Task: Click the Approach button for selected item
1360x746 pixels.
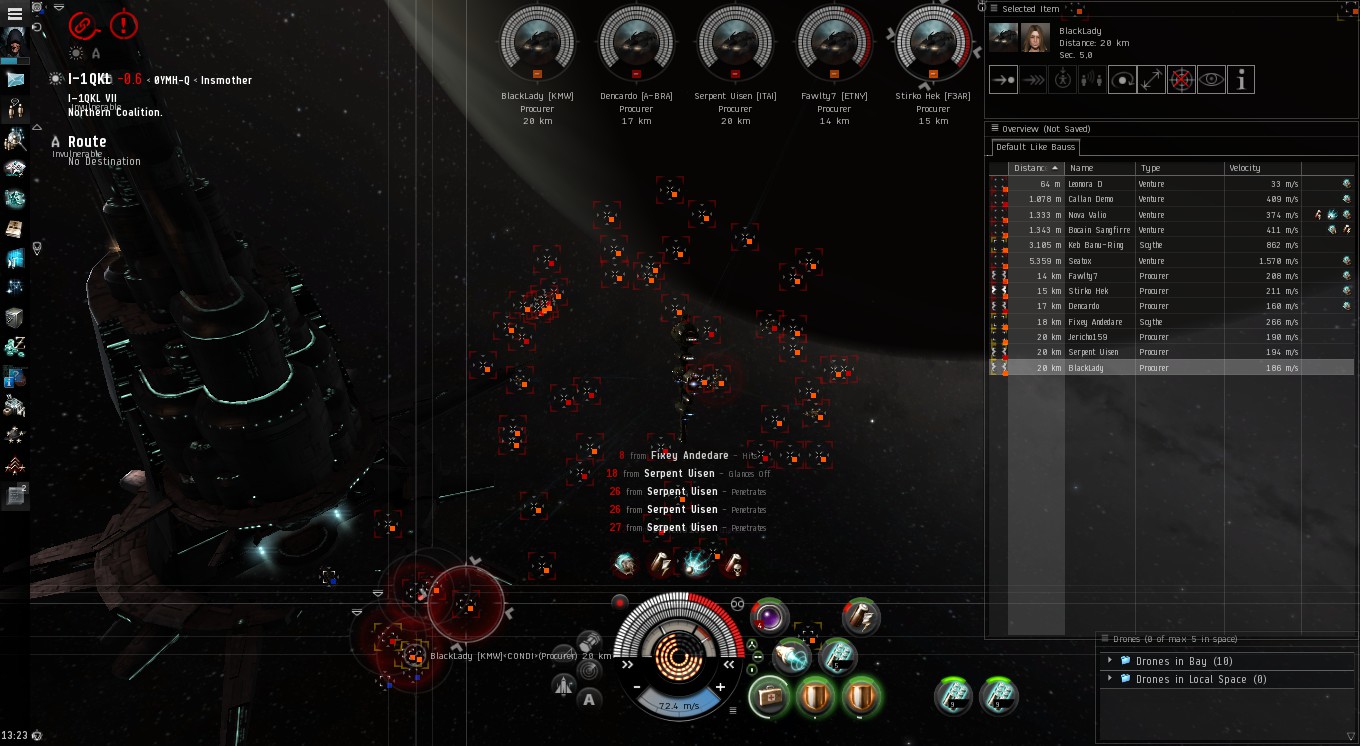Action: [x=1003, y=80]
